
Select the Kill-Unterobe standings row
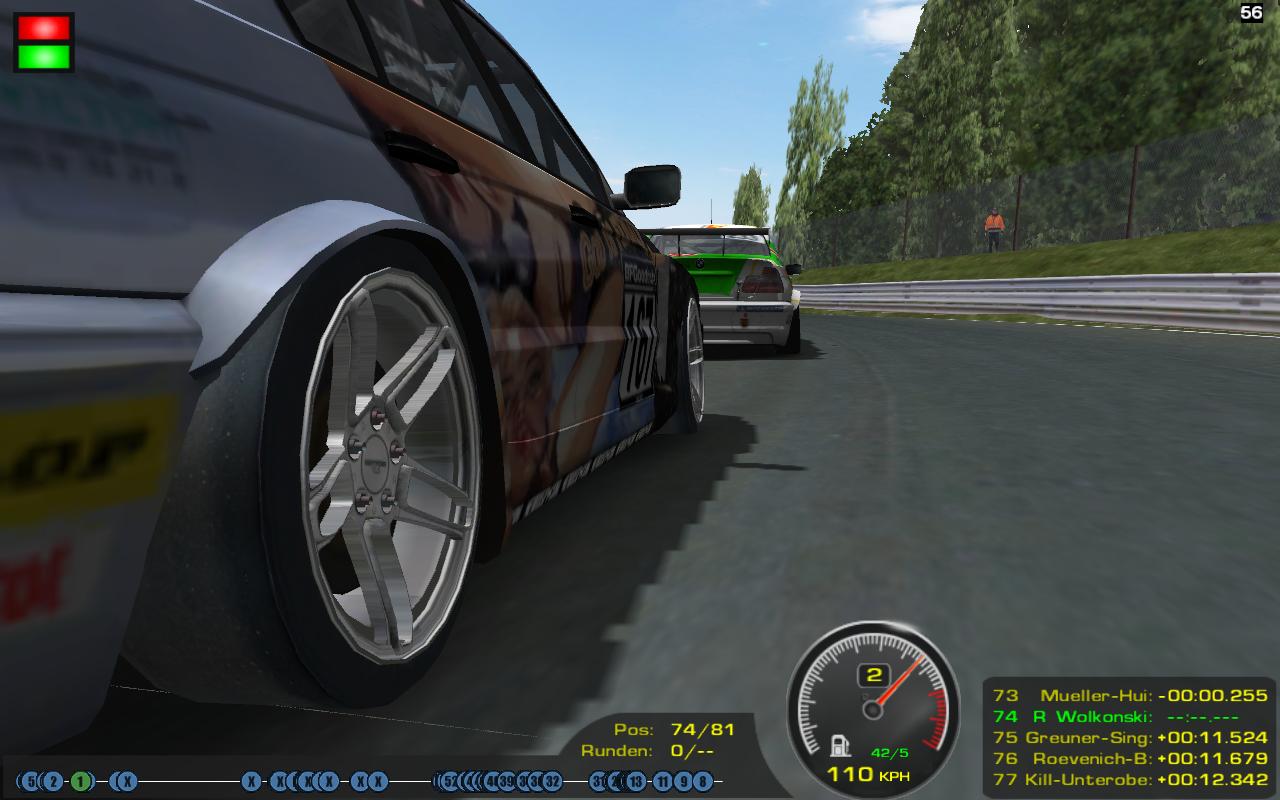1130,779
